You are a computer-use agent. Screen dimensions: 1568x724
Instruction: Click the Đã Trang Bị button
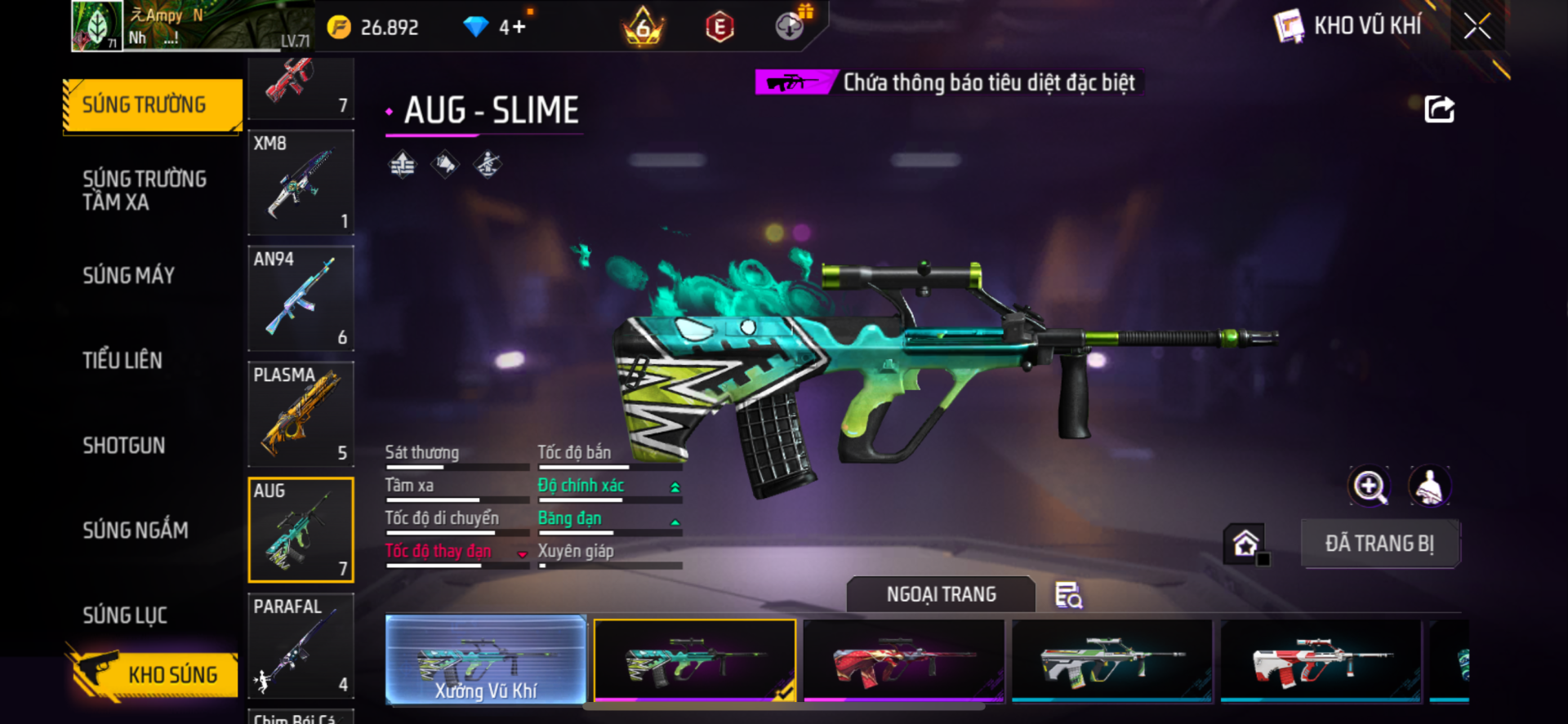click(x=1379, y=544)
